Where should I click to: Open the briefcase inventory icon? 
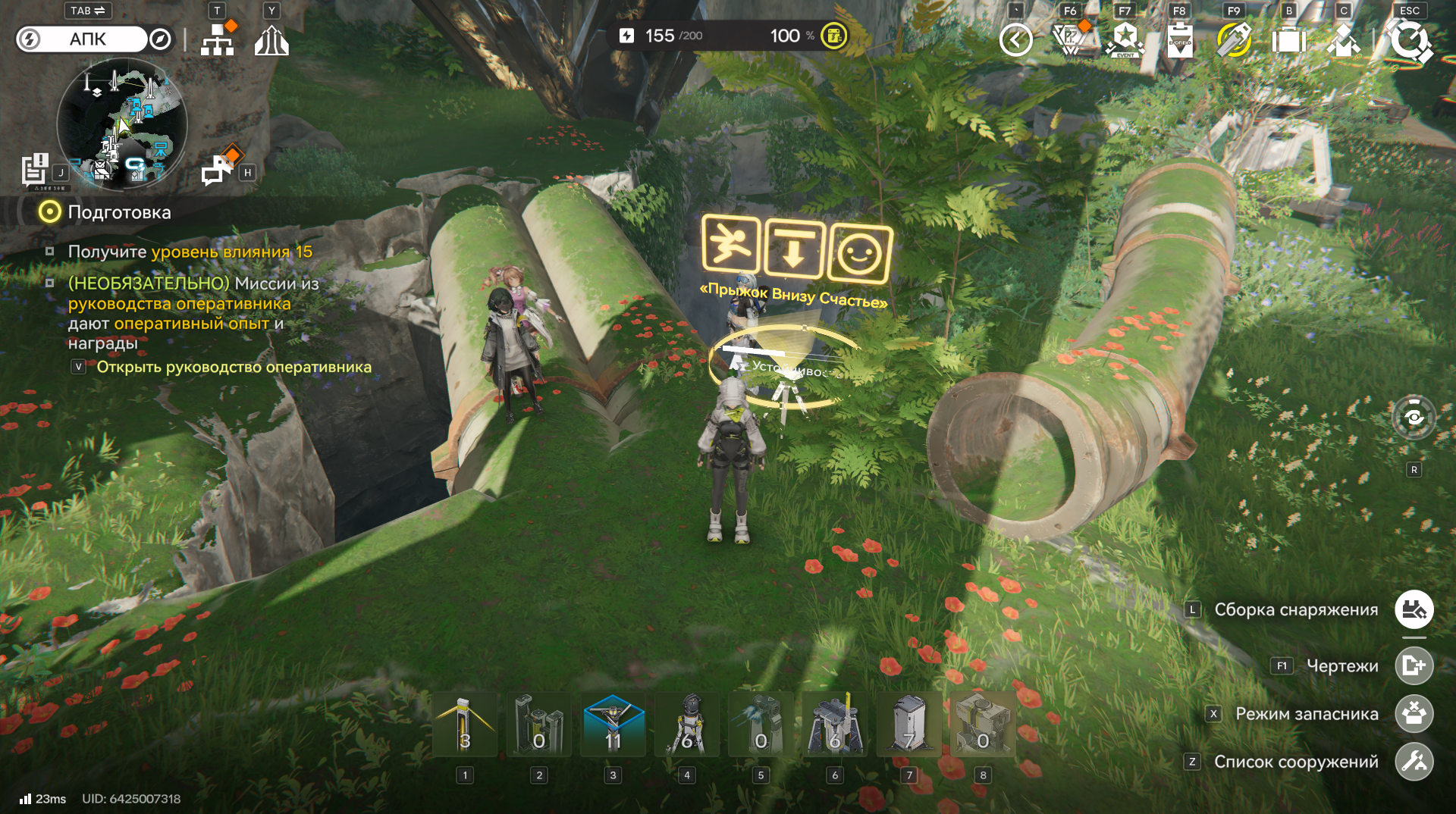(x=1288, y=40)
